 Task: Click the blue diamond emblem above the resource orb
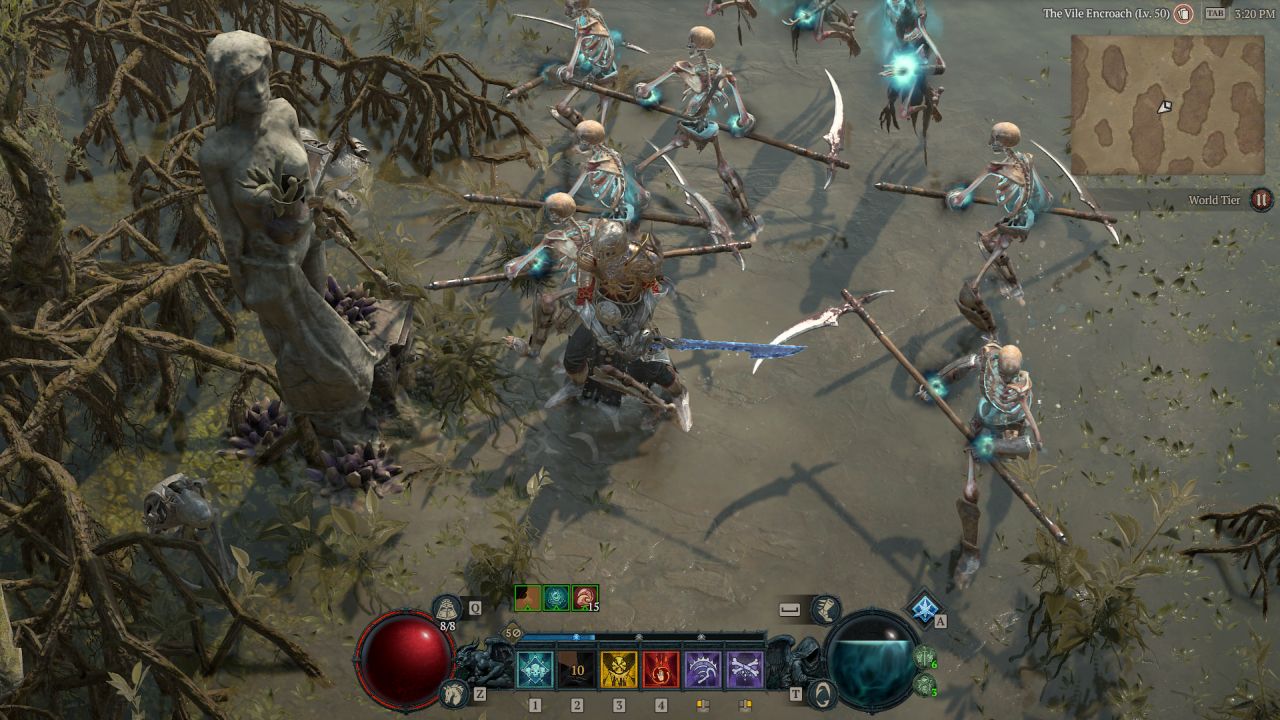(x=923, y=608)
